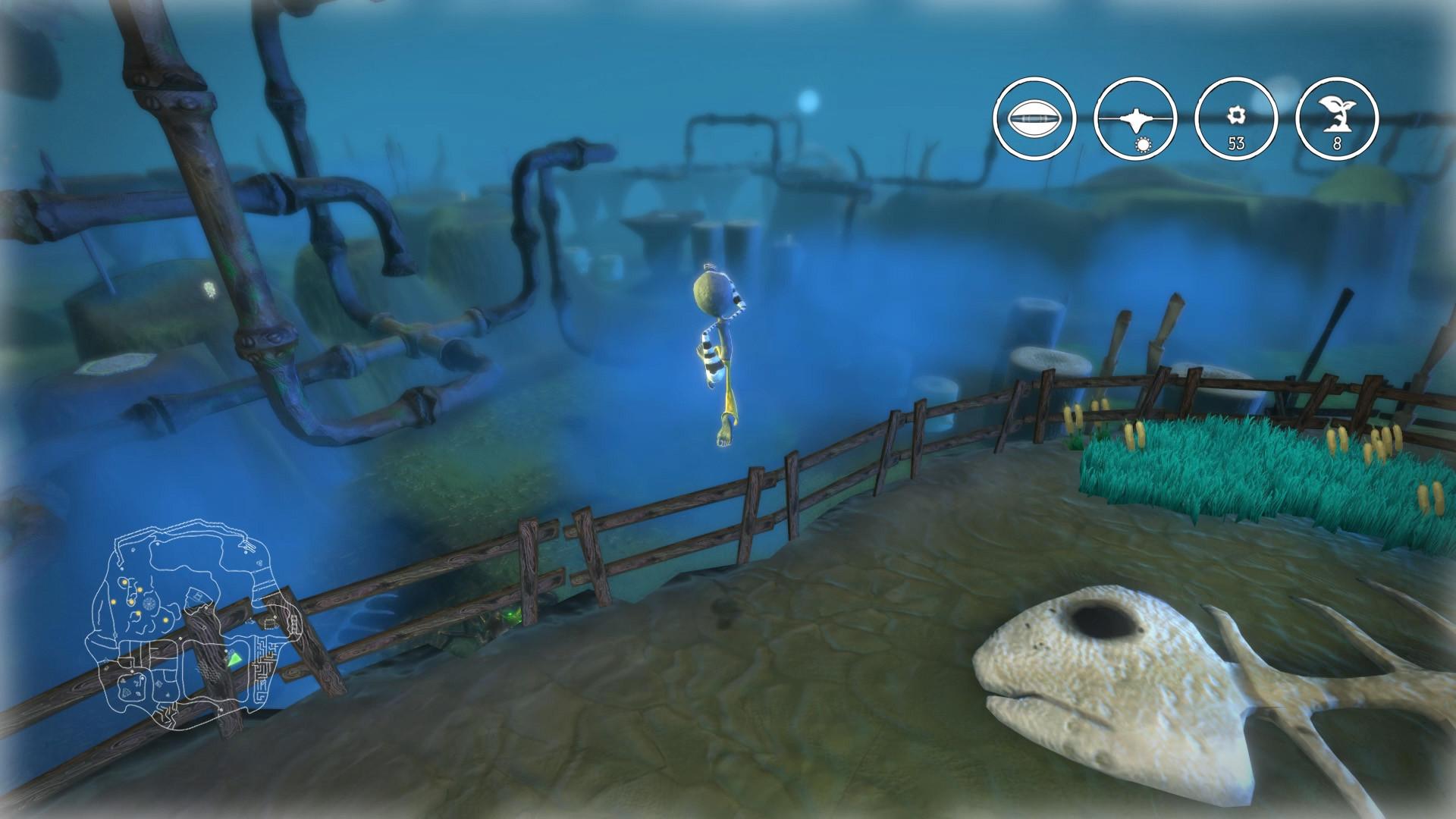Click the flower counter icon showing 53
The image size is (1456, 819).
click(x=1236, y=120)
